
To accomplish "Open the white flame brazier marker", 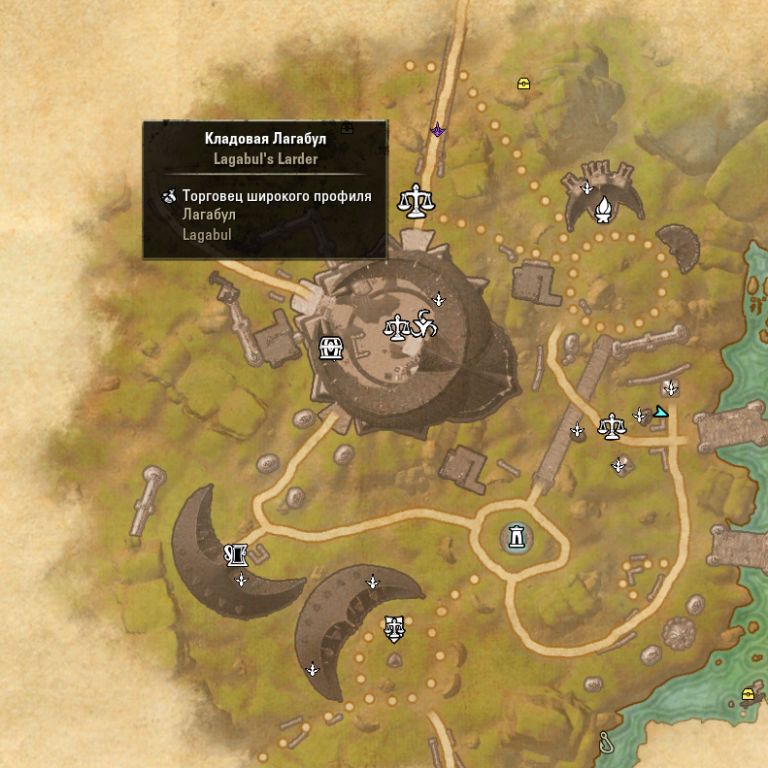I will (x=603, y=209).
